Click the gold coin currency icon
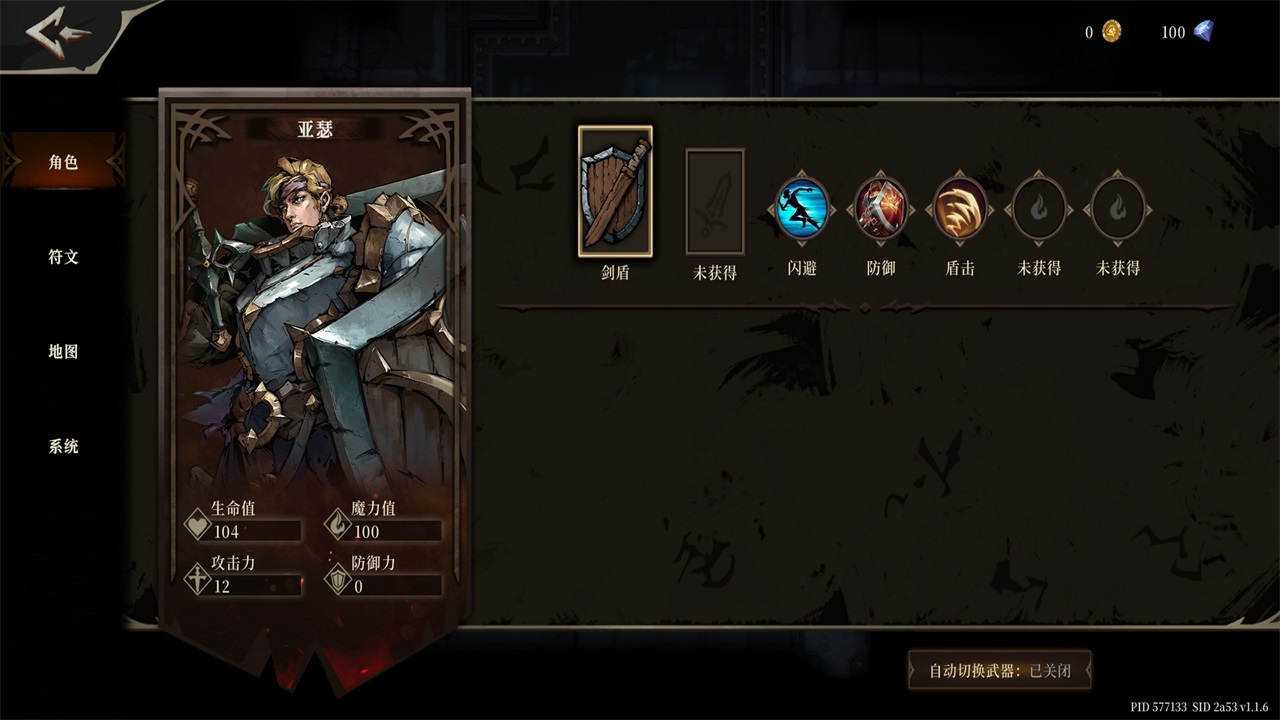The height and width of the screenshot is (720, 1280). pyautogui.click(x=1112, y=32)
